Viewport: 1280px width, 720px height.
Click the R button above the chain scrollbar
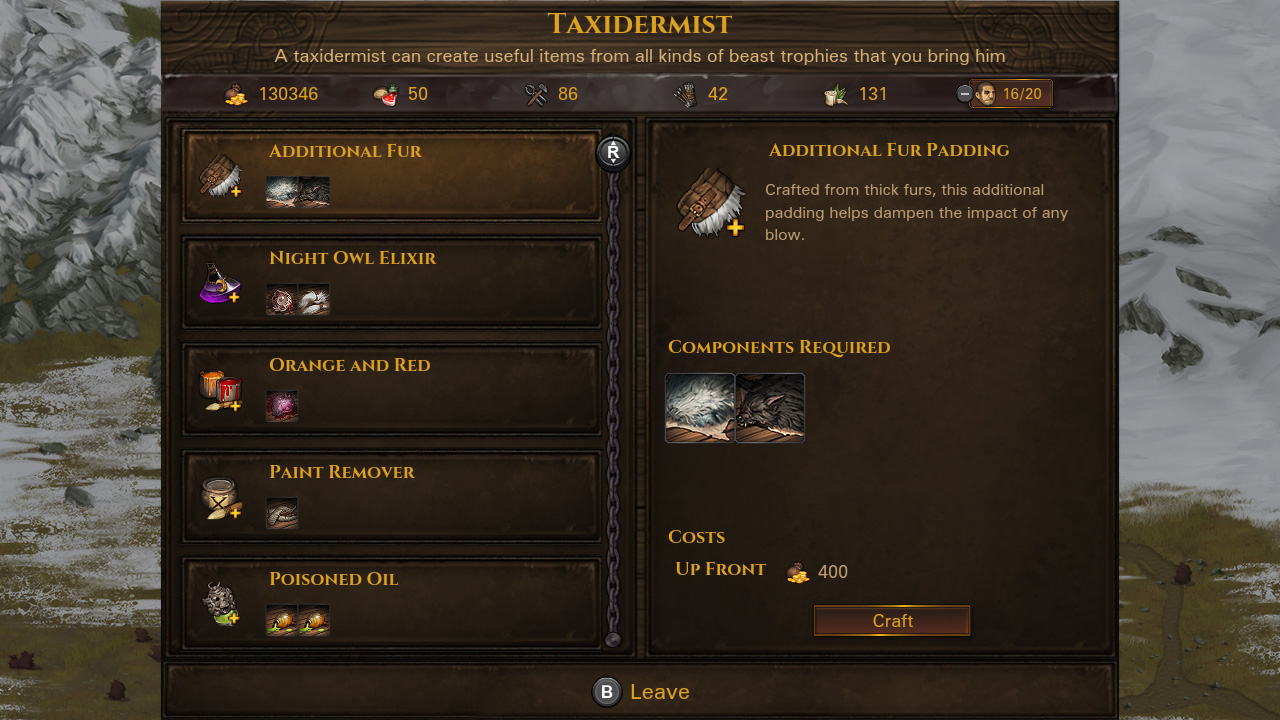tap(613, 154)
